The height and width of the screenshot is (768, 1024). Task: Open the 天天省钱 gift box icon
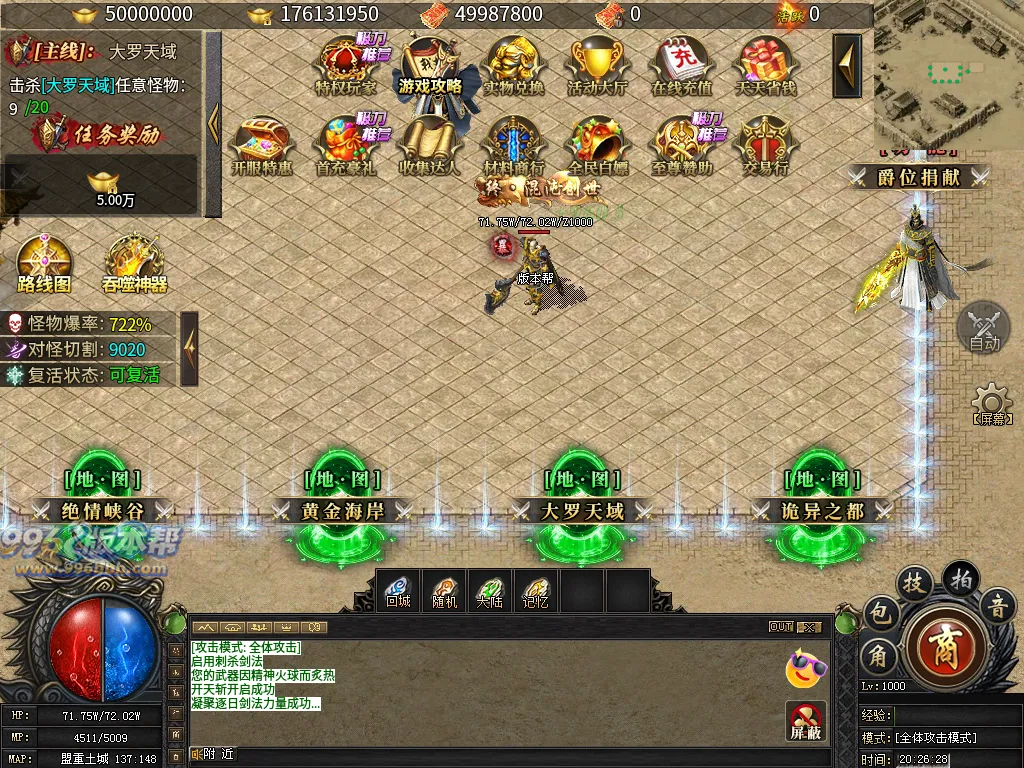pos(766,66)
